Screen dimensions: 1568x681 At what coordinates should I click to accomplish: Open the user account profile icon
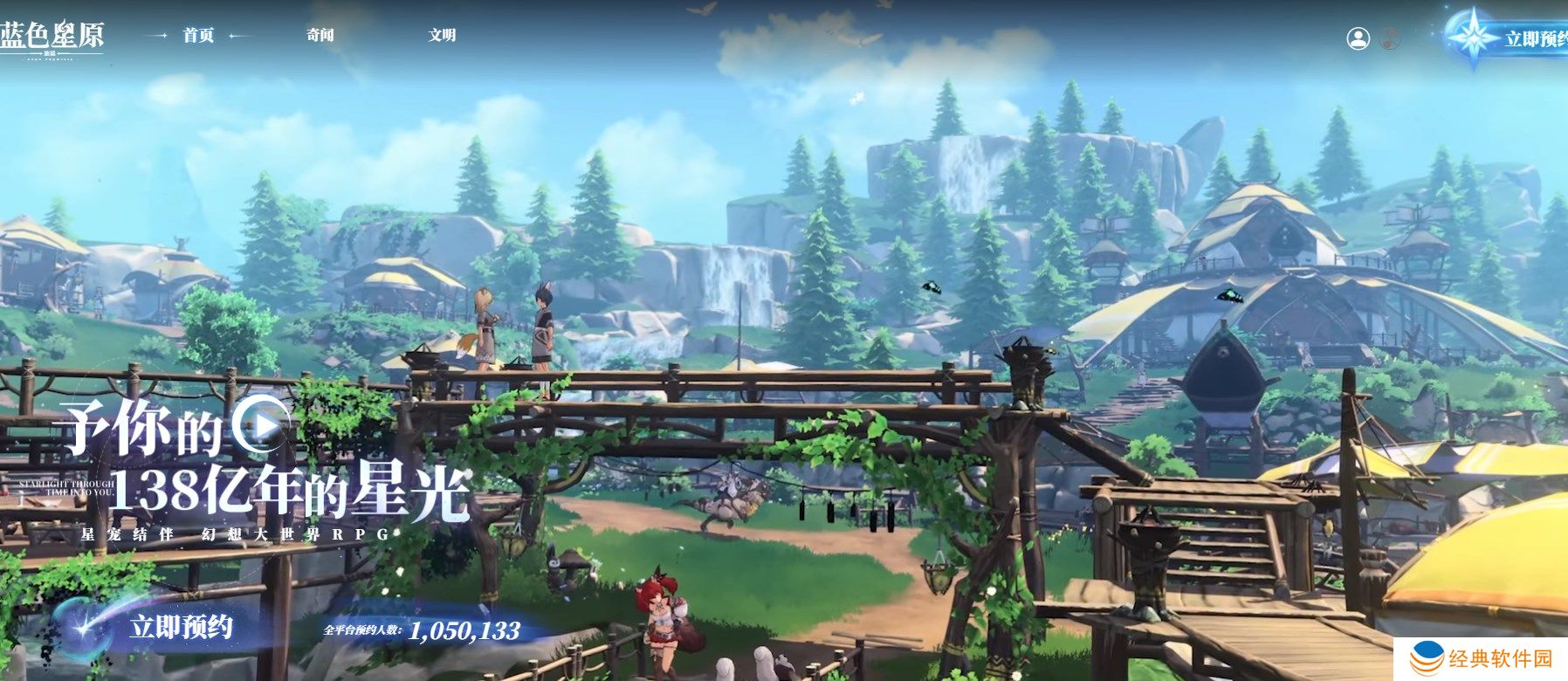tap(1358, 38)
